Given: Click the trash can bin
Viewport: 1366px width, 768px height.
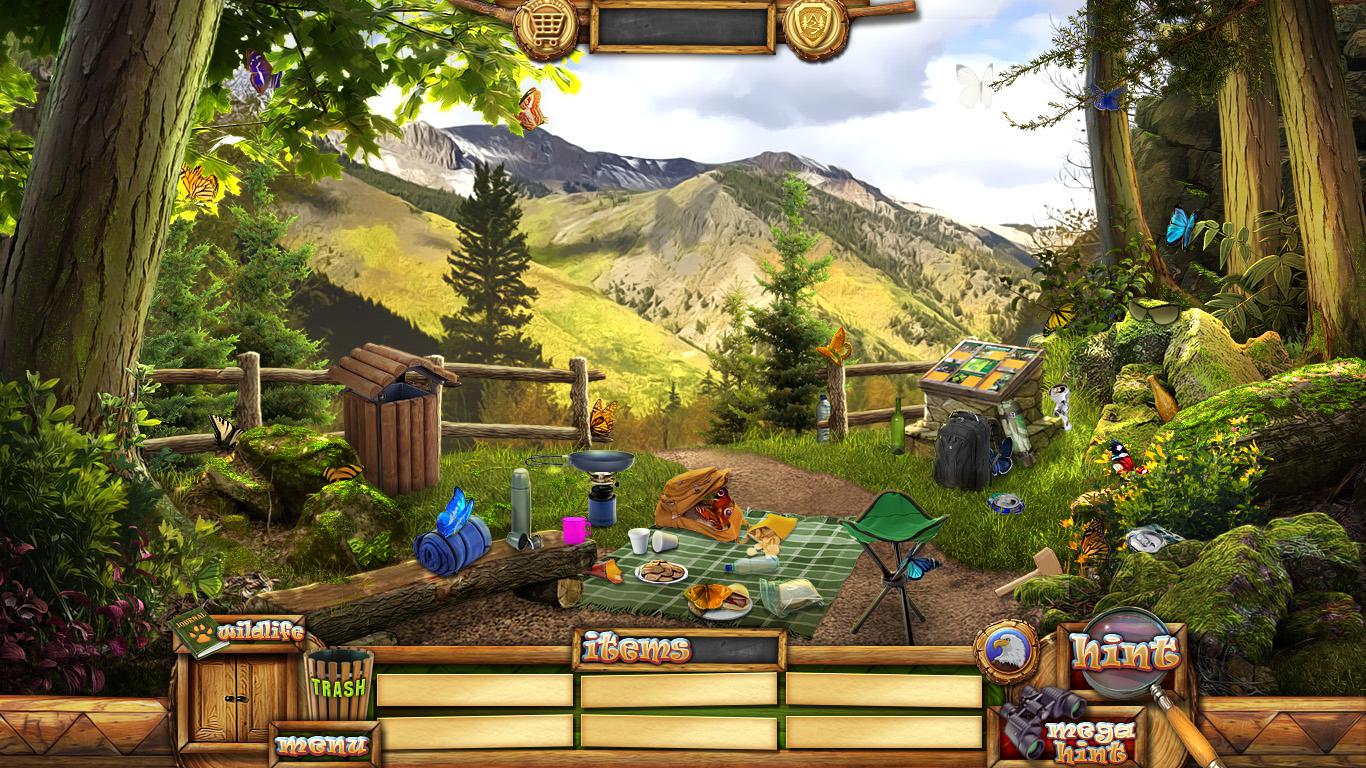Looking at the screenshot, I should point(338,684).
